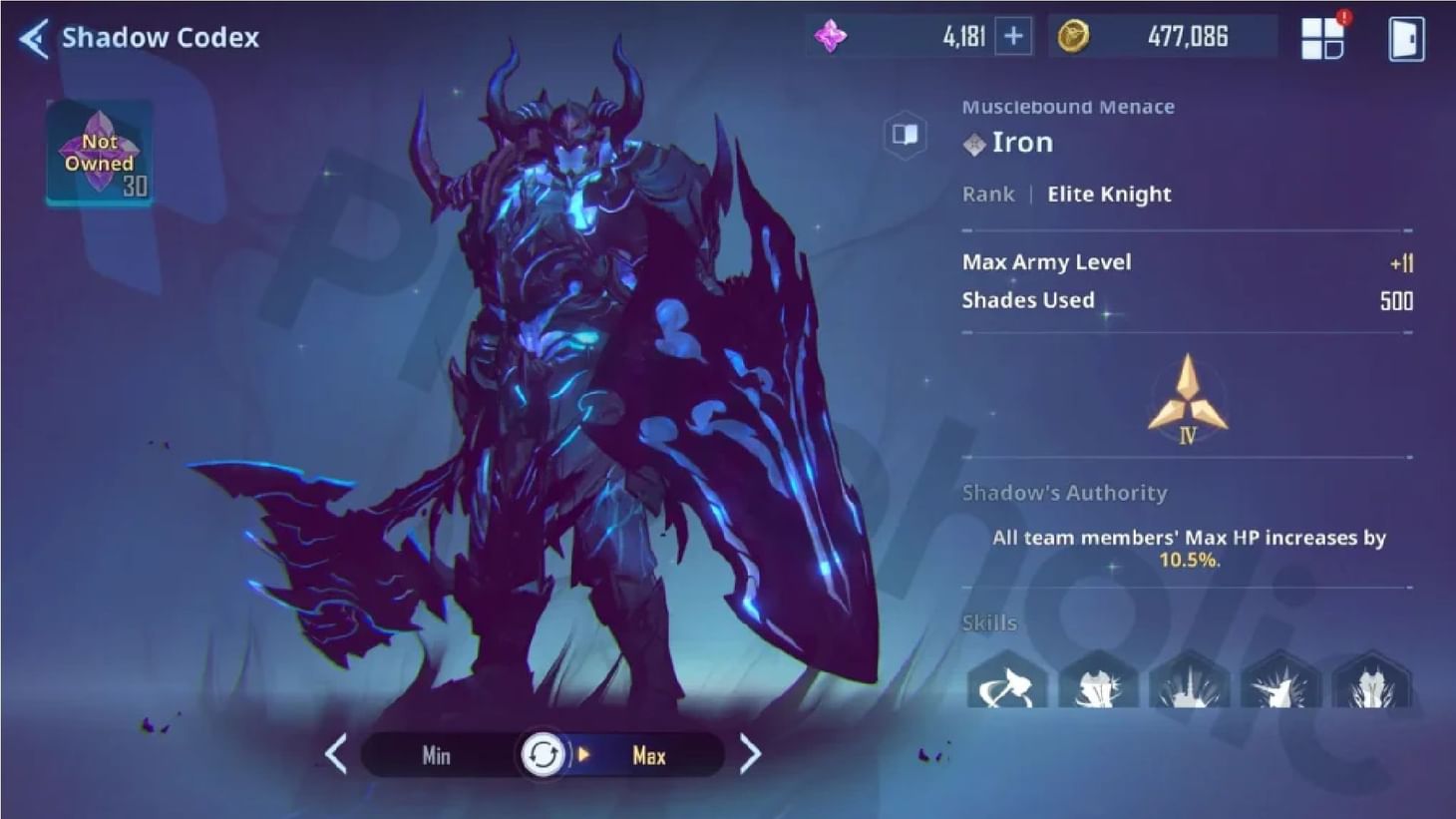1456x819 pixels.
Task: Go back using the Shadow Codex back arrow
Action: click(32, 35)
